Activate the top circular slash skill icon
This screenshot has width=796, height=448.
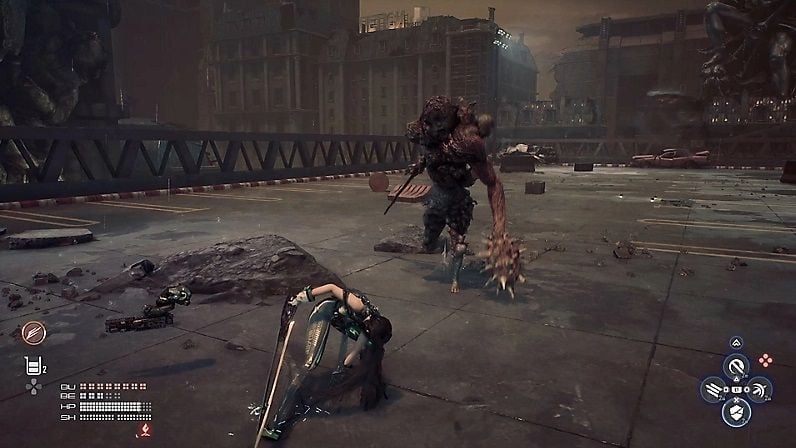(x=737, y=365)
